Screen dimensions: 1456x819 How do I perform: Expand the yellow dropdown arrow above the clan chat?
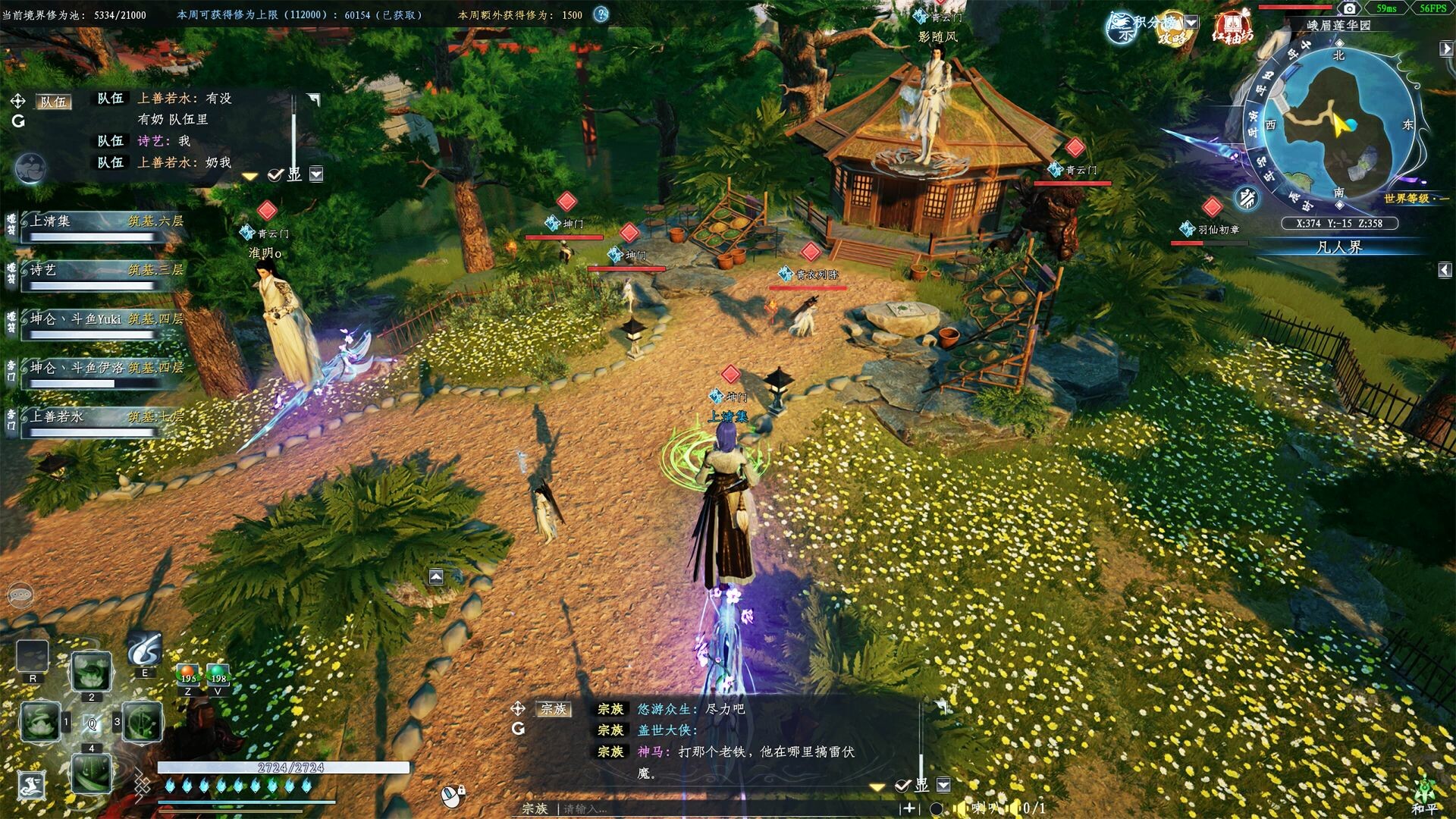877,787
